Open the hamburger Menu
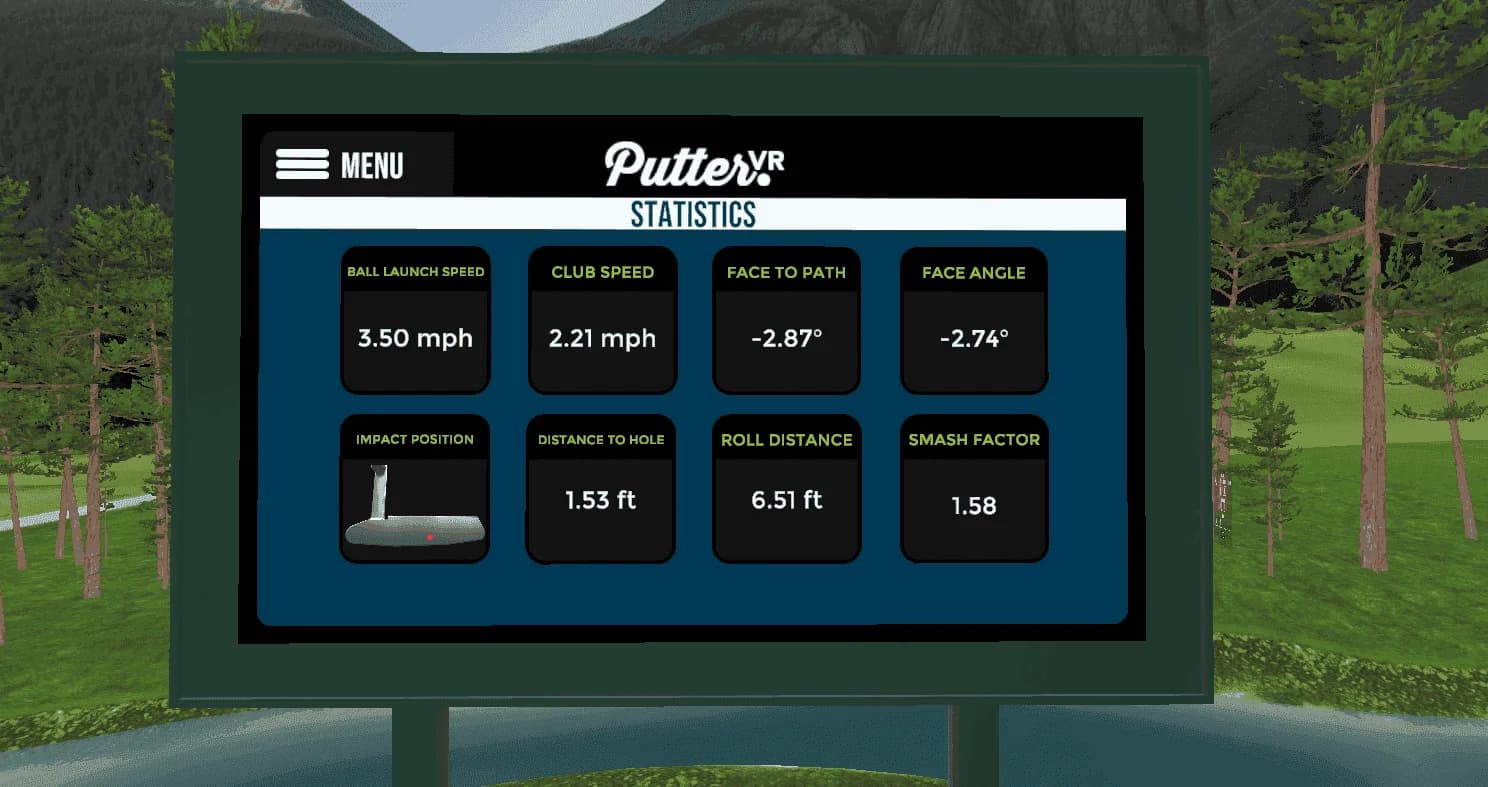The height and width of the screenshot is (787, 1488). [300, 164]
